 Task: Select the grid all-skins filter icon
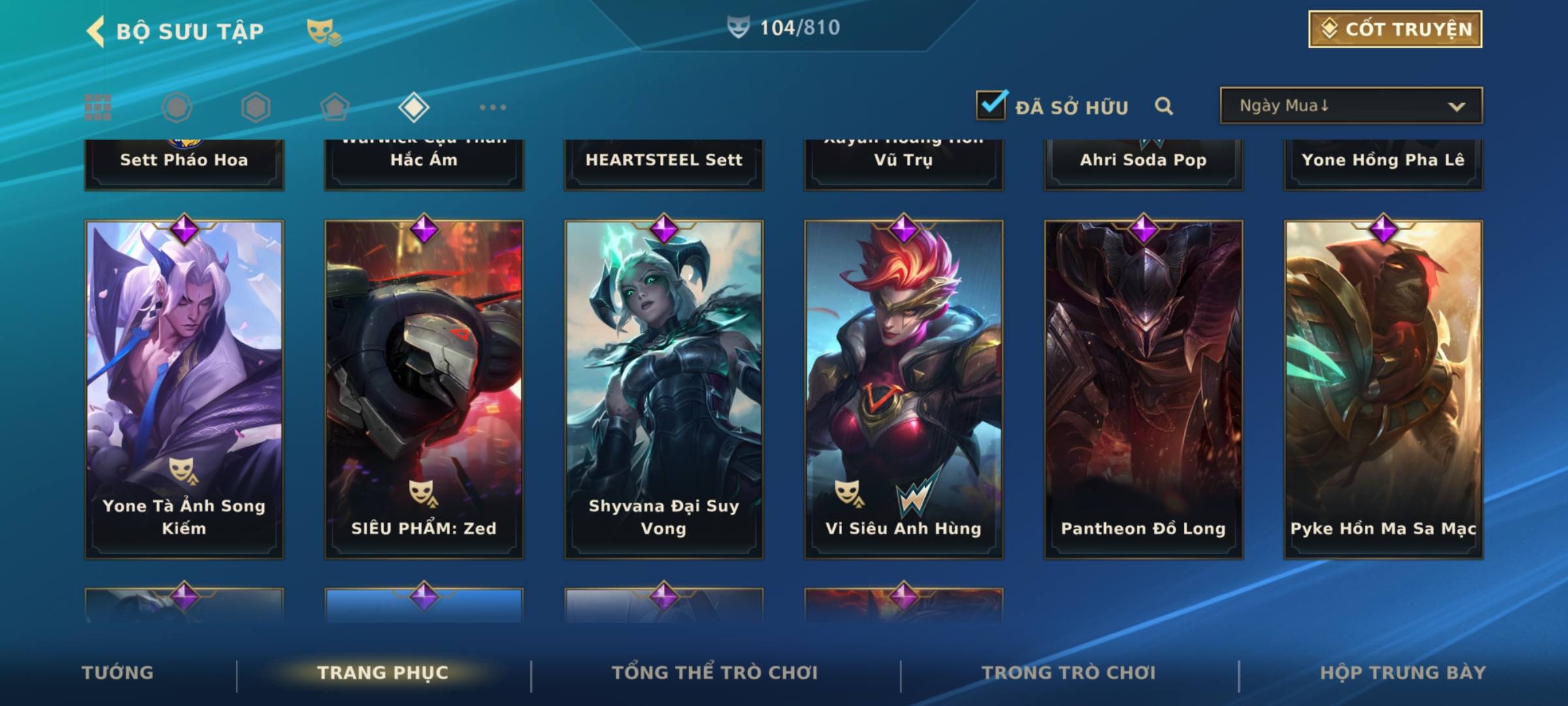coord(98,107)
